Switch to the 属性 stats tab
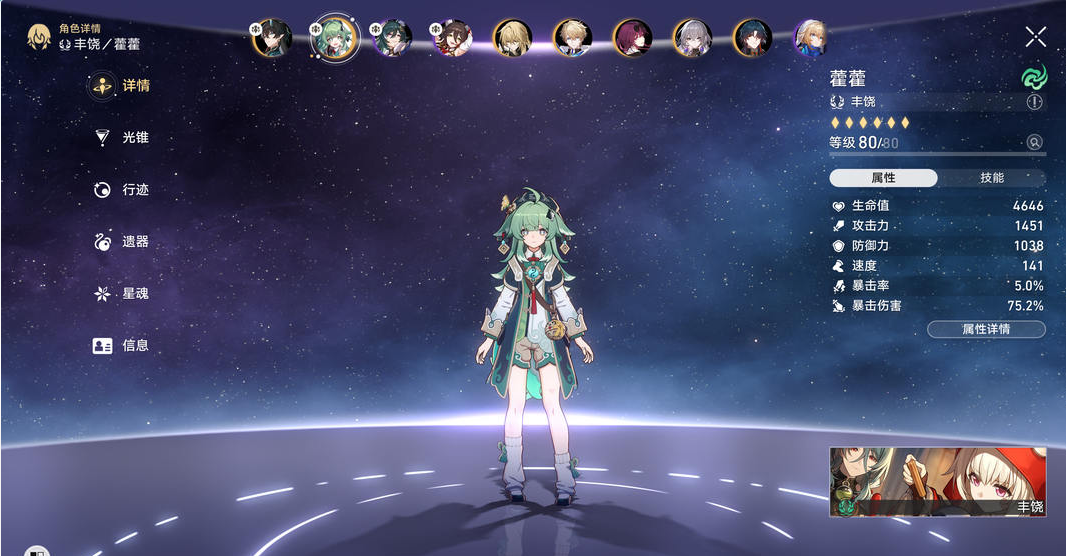Screen dimensions: 1066x556 coord(883,178)
